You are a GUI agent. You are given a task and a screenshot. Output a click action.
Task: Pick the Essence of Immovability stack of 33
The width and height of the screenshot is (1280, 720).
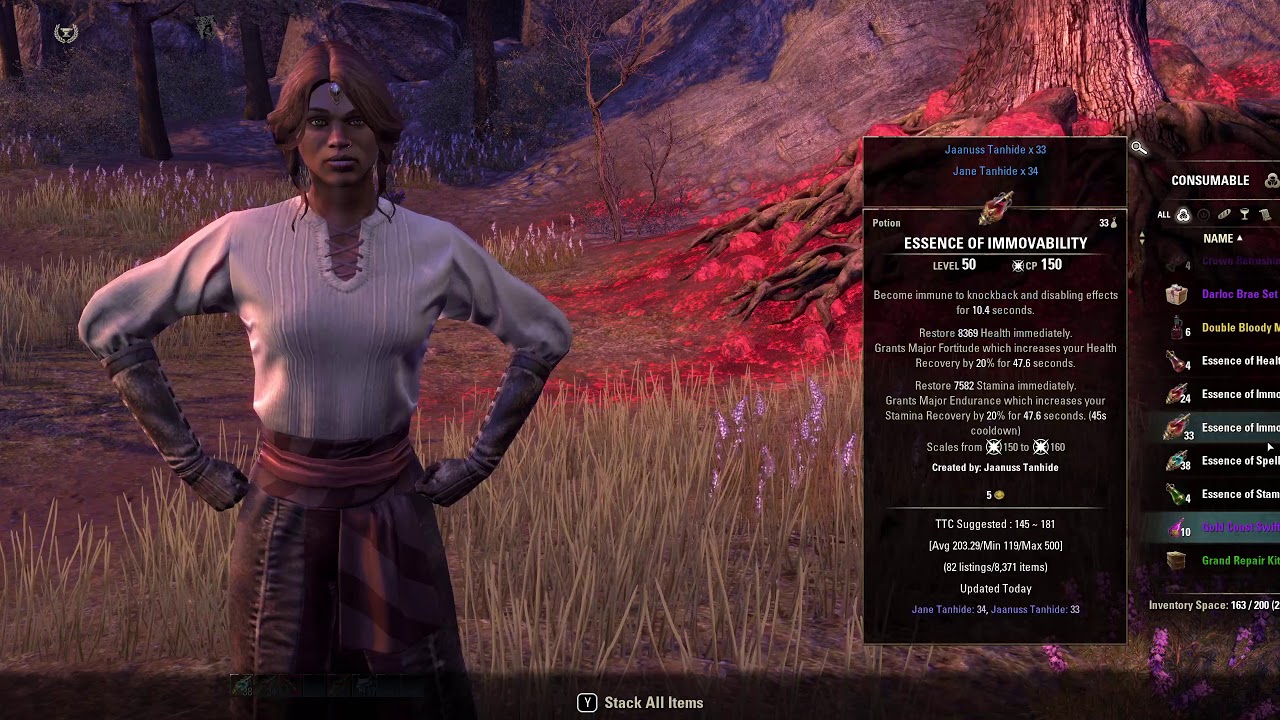pos(1239,428)
